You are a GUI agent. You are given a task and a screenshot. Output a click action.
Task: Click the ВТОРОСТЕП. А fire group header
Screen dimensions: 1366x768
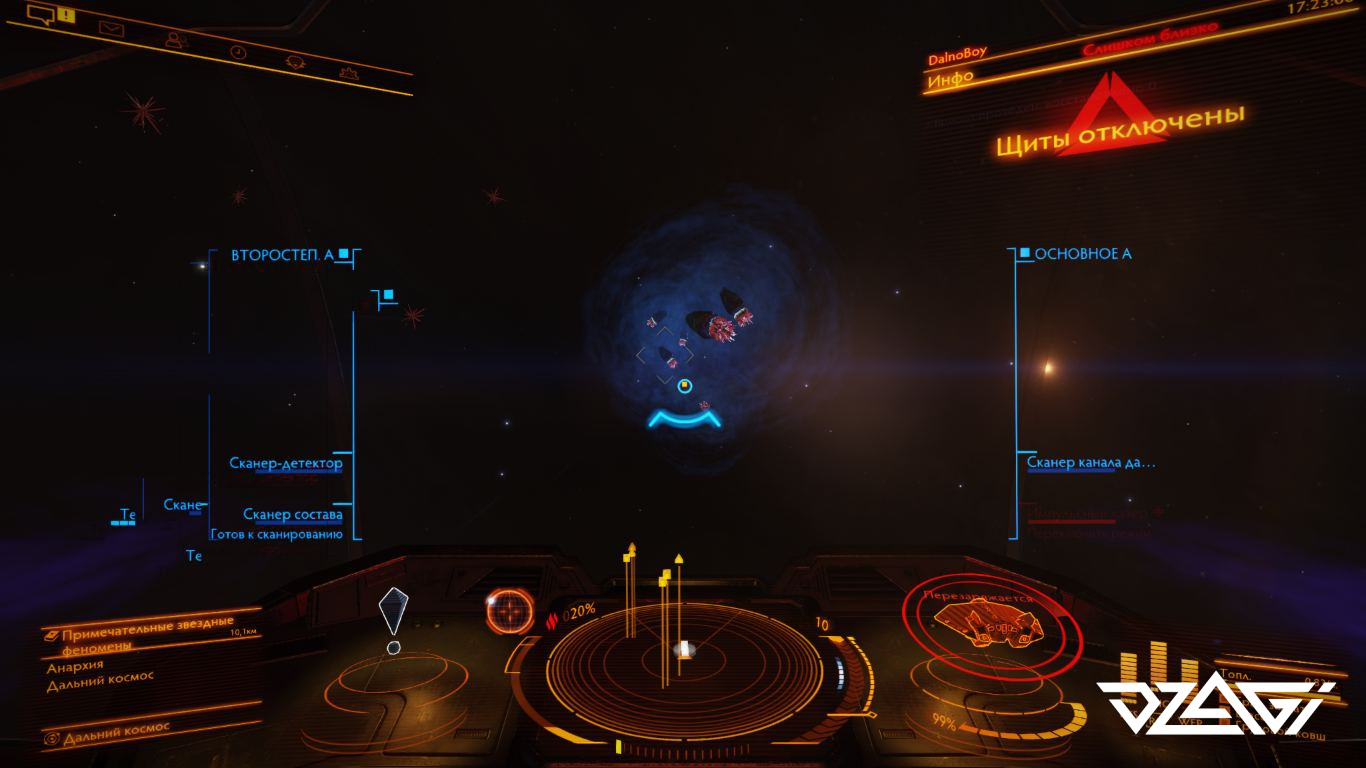pos(282,255)
